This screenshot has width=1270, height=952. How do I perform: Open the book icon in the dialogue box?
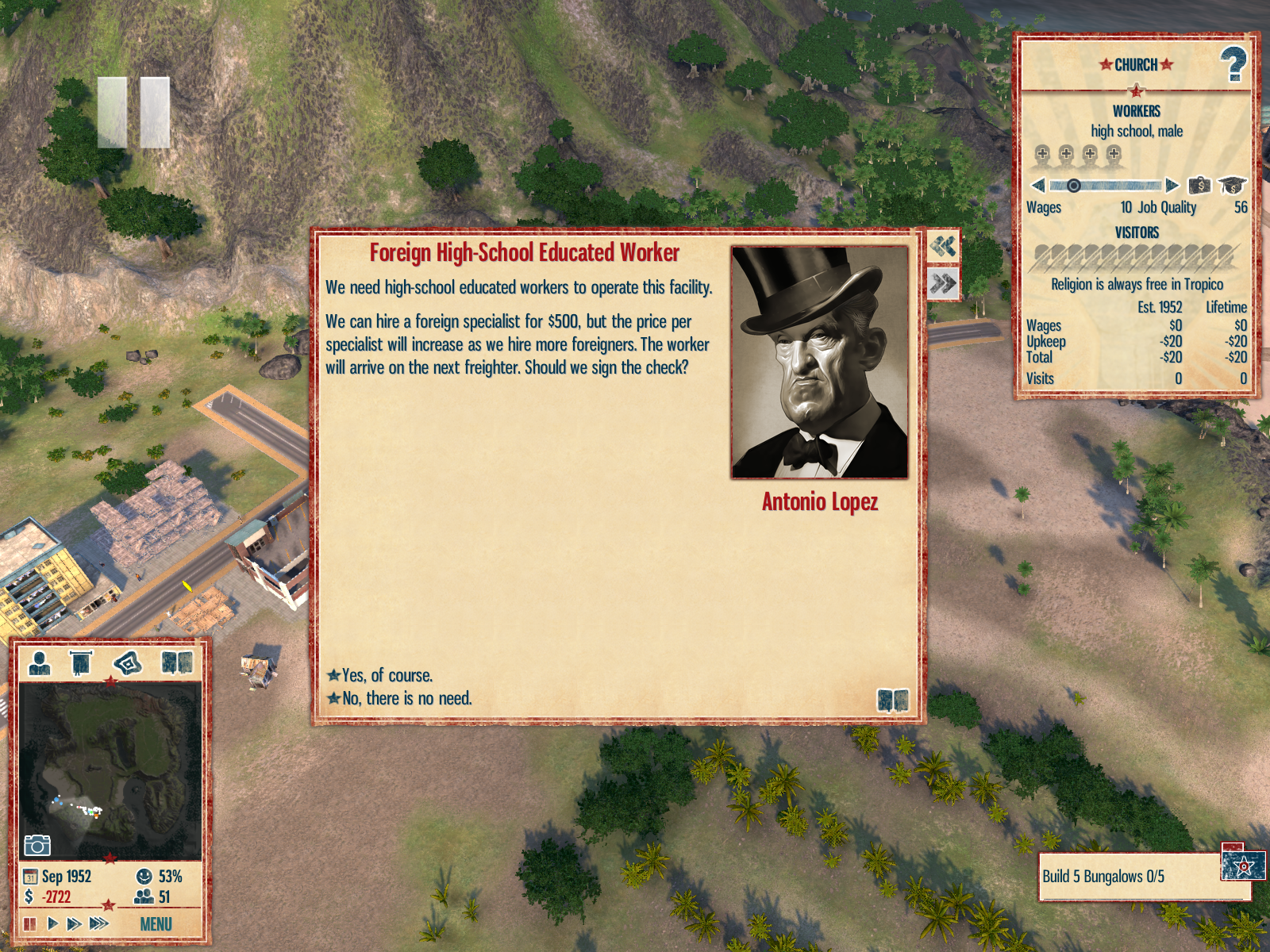[893, 700]
